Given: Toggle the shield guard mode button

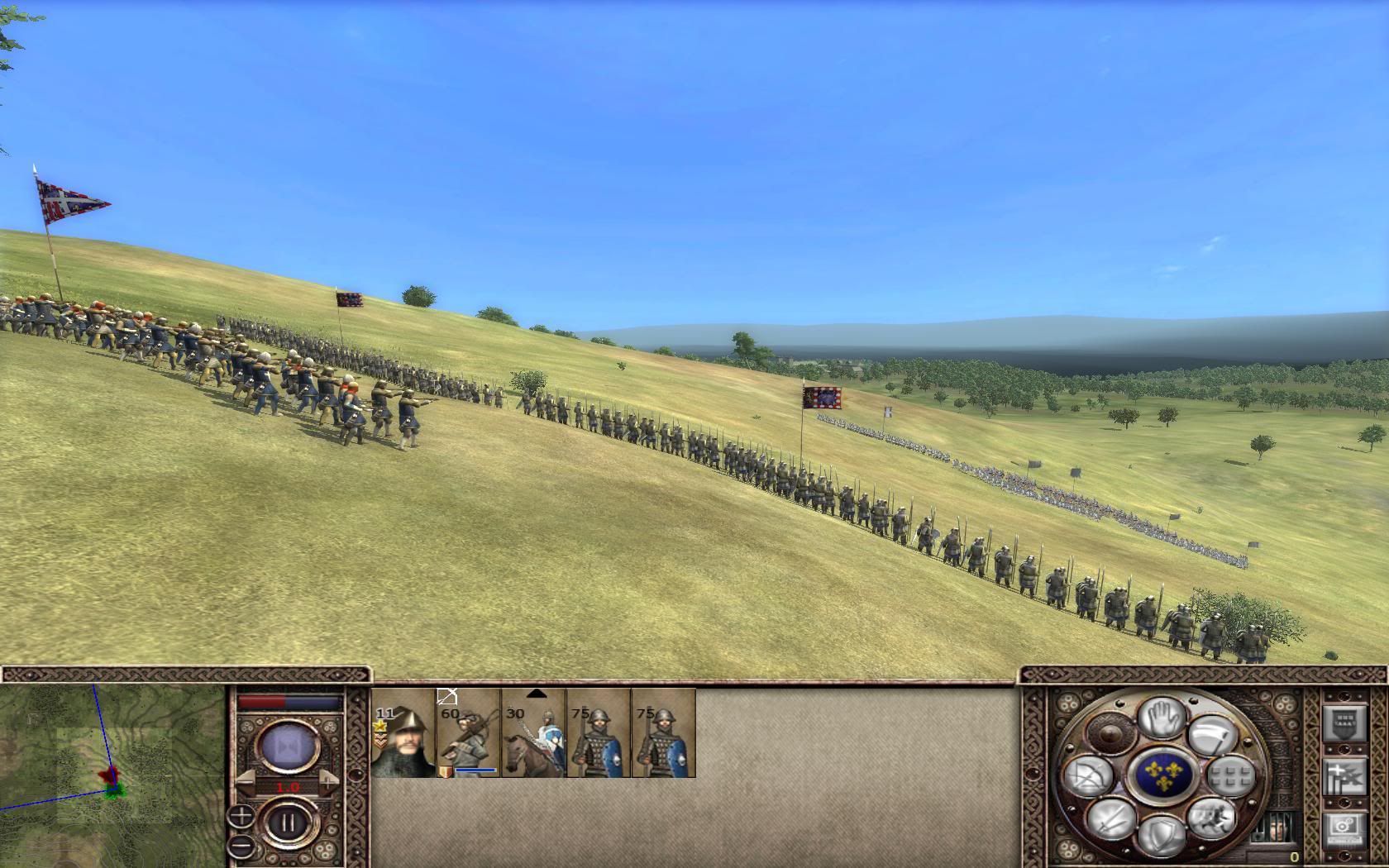Looking at the screenshot, I should point(1161,835).
